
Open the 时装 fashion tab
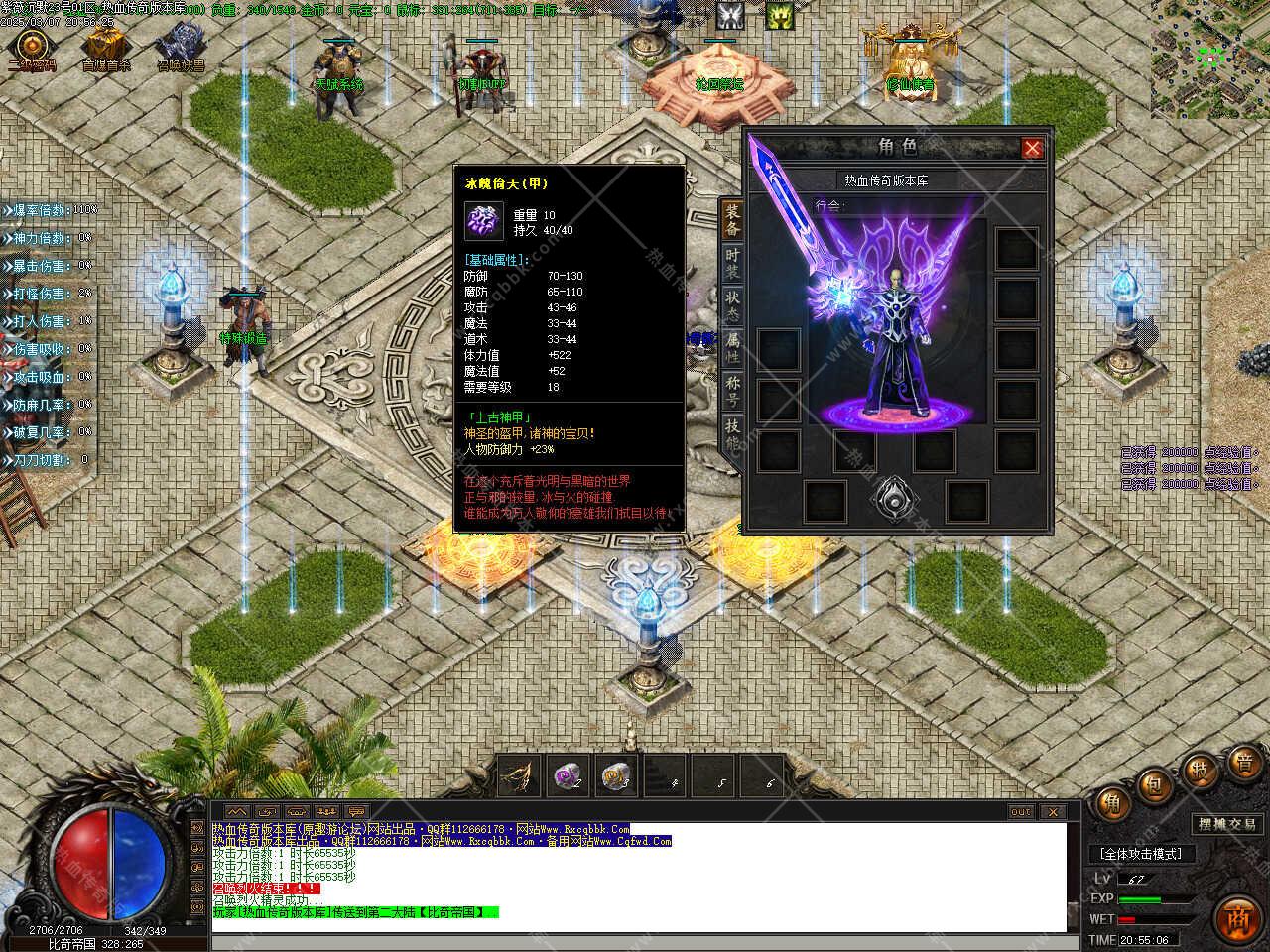(x=732, y=264)
